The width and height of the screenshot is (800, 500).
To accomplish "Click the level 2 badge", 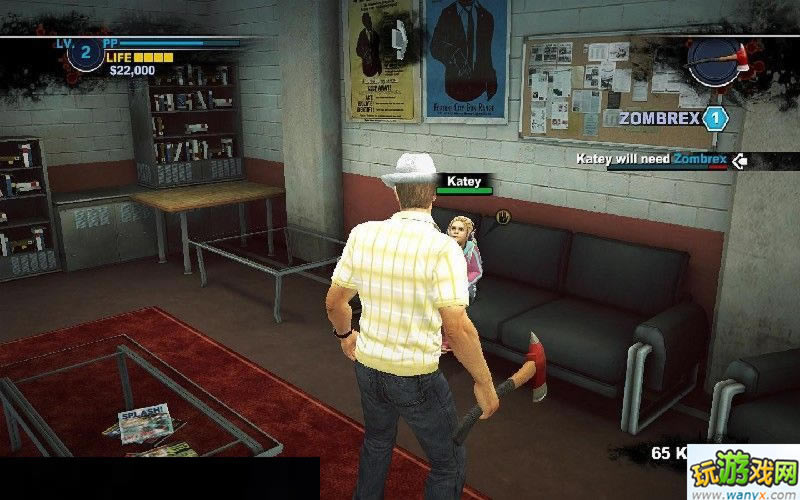I will click(x=85, y=53).
